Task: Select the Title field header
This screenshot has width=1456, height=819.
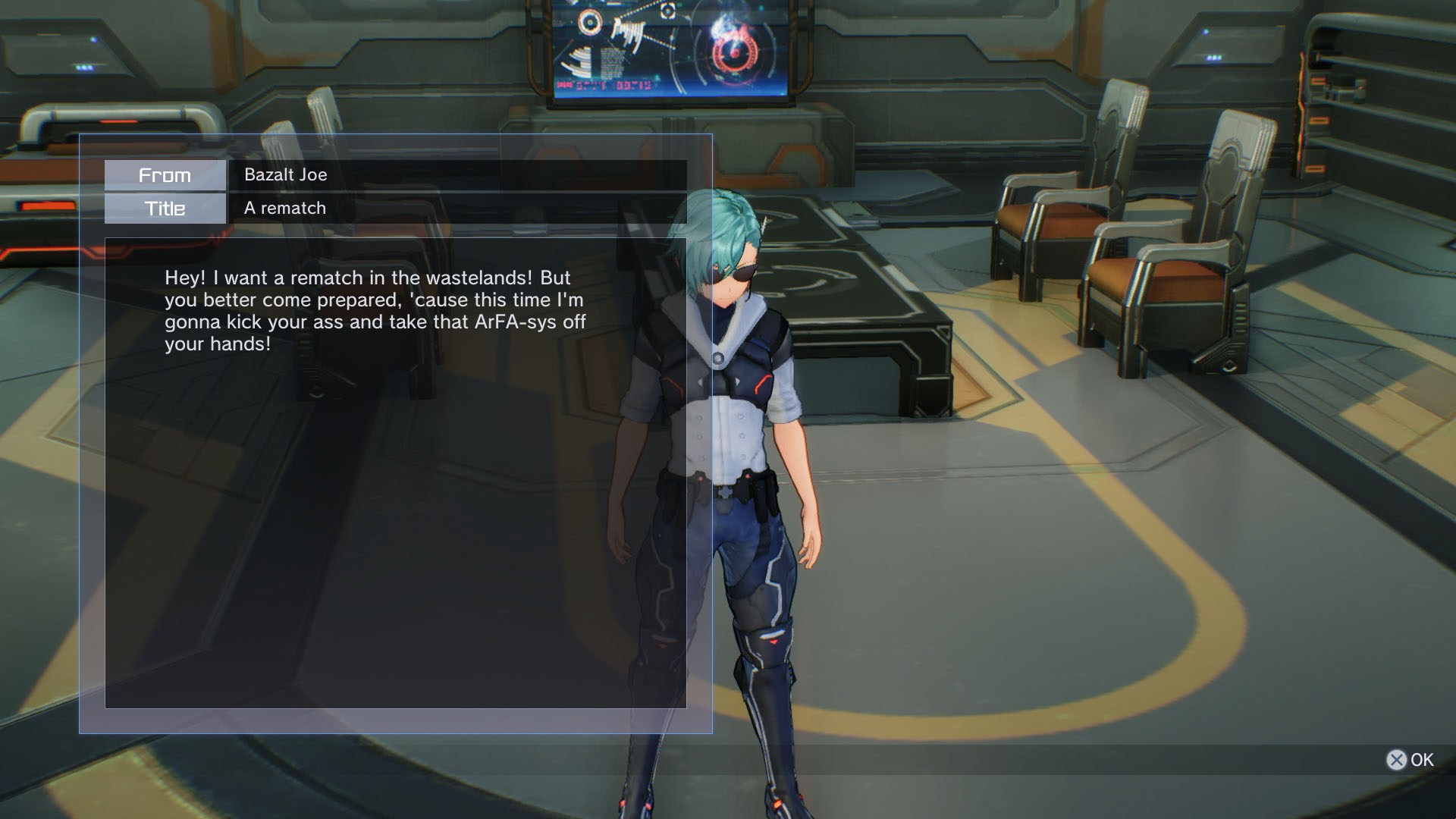Action: click(165, 208)
